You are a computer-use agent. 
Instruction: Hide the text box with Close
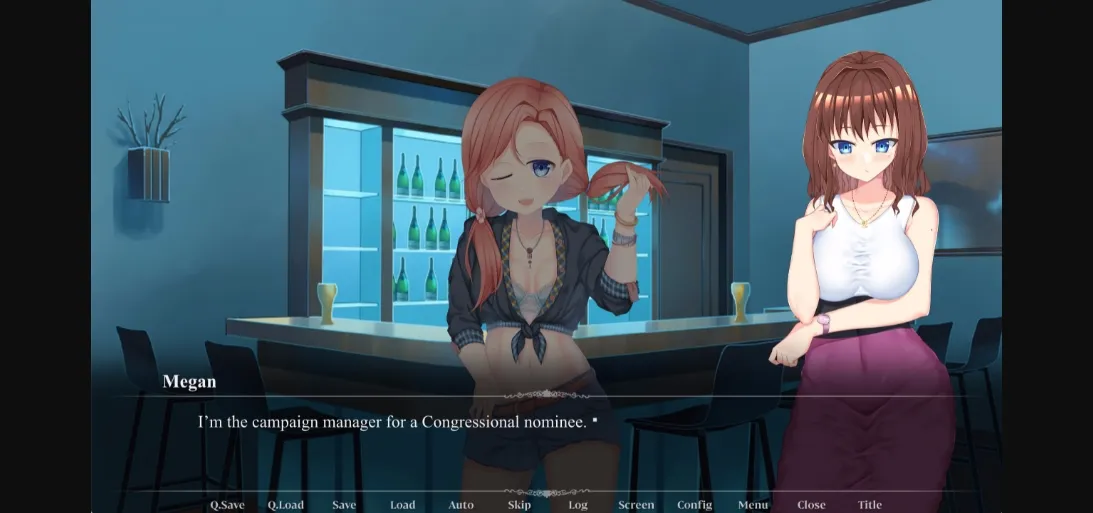tap(811, 505)
